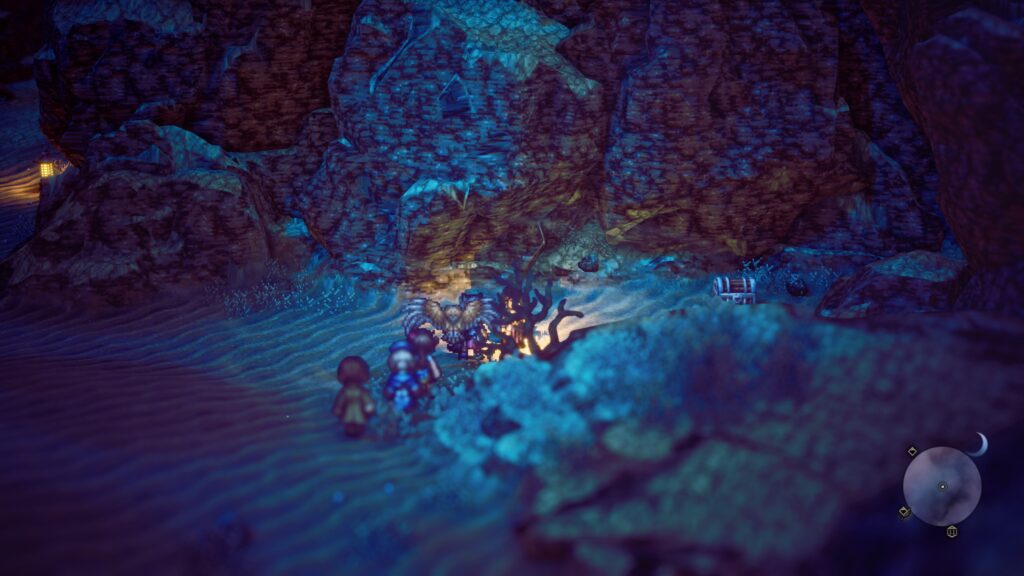Click the player position dot on minimap
1024x576 pixels.
[942, 486]
